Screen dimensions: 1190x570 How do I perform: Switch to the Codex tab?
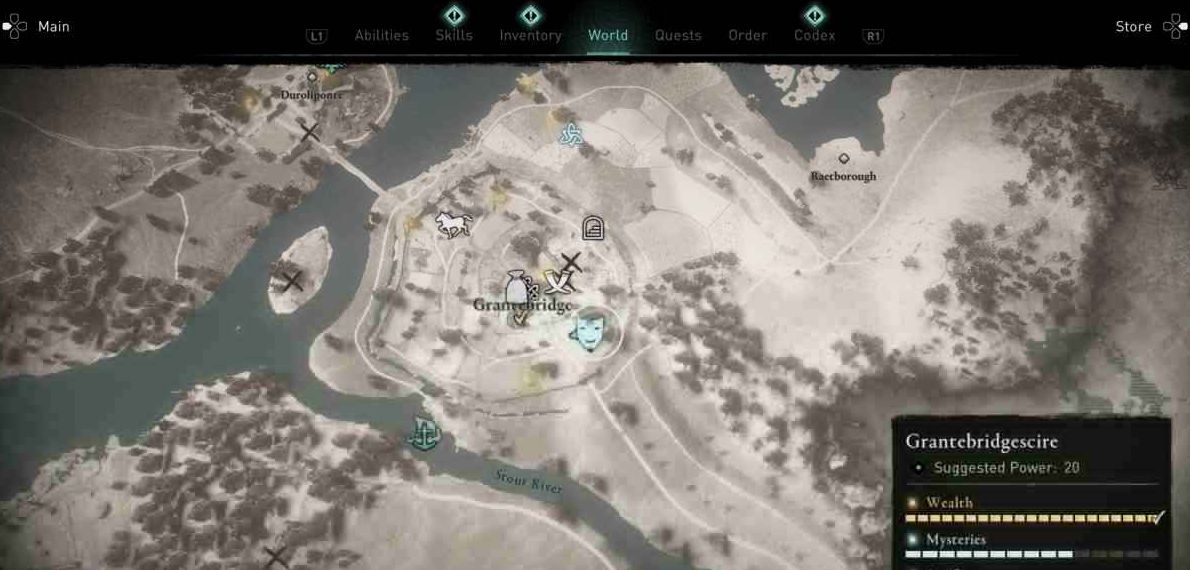[814, 36]
